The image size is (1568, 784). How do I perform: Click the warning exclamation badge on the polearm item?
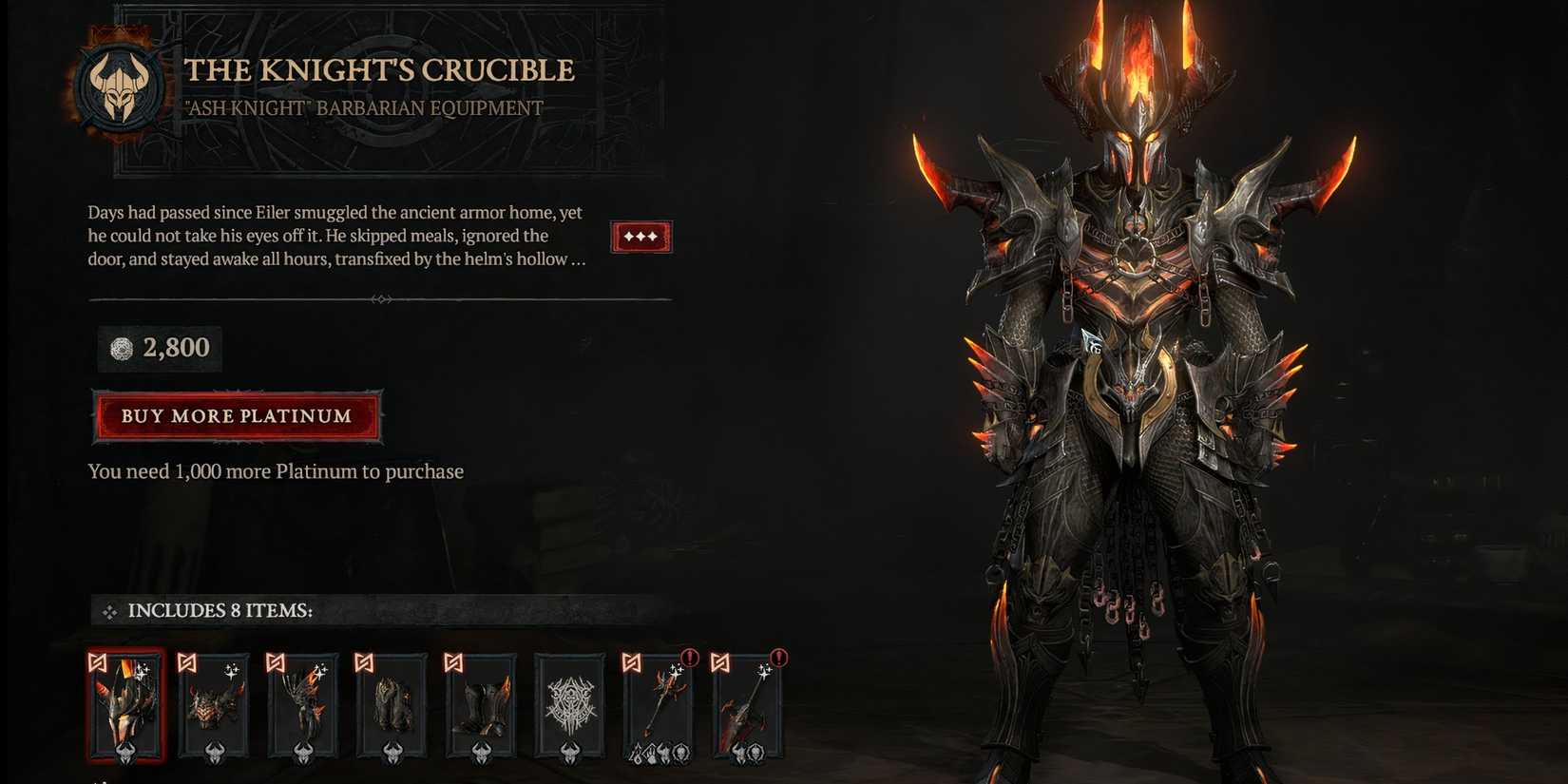[691, 655]
